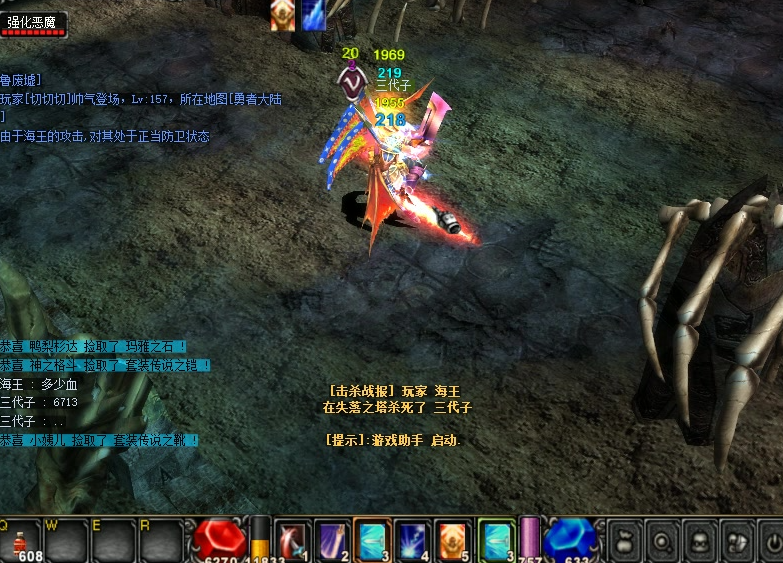Activate the purple slash skill in slot 2
The width and height of the screenshot is (783, 563).
[331, 540]
